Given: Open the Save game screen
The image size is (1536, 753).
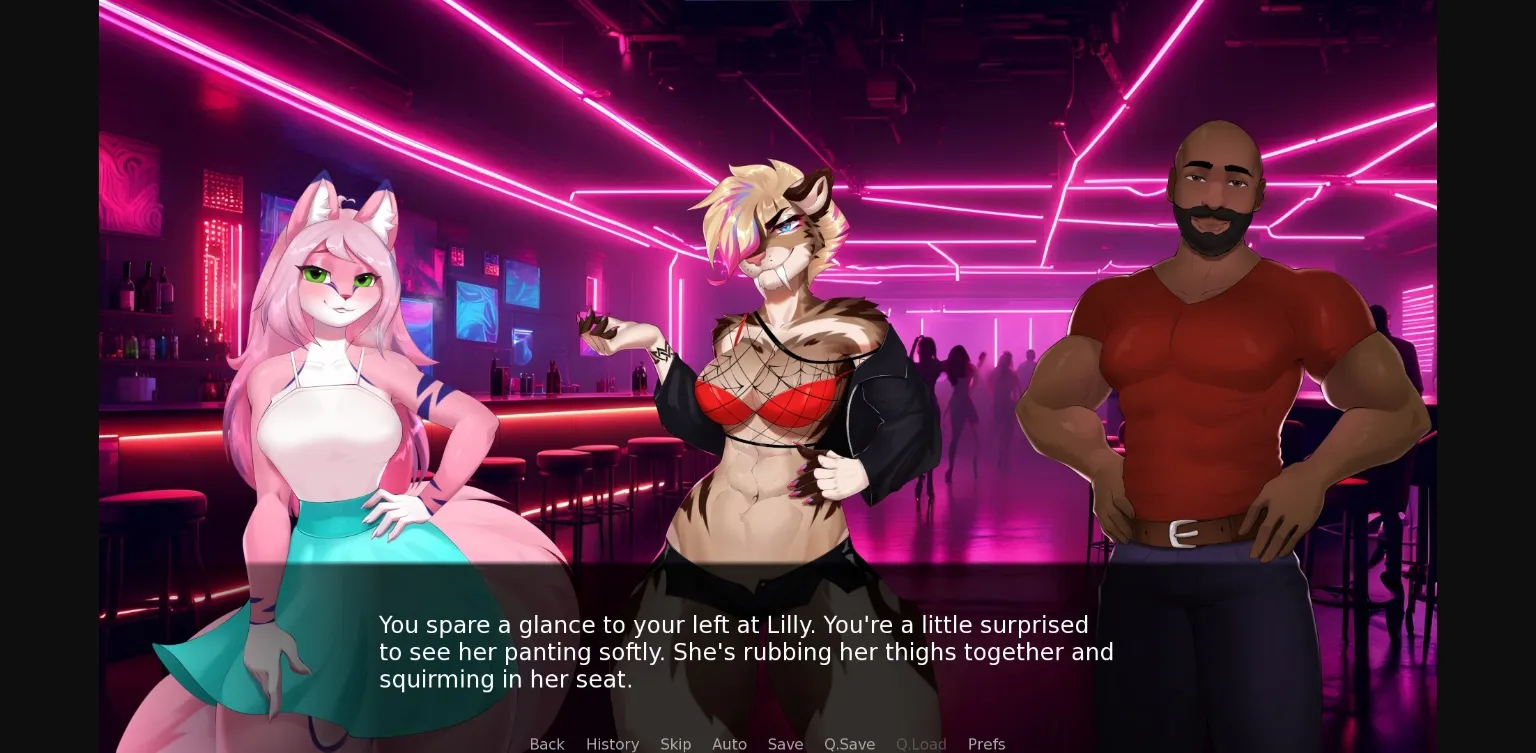Looking at the screenshot, I should pyautogui.click(x=785, y=744).
